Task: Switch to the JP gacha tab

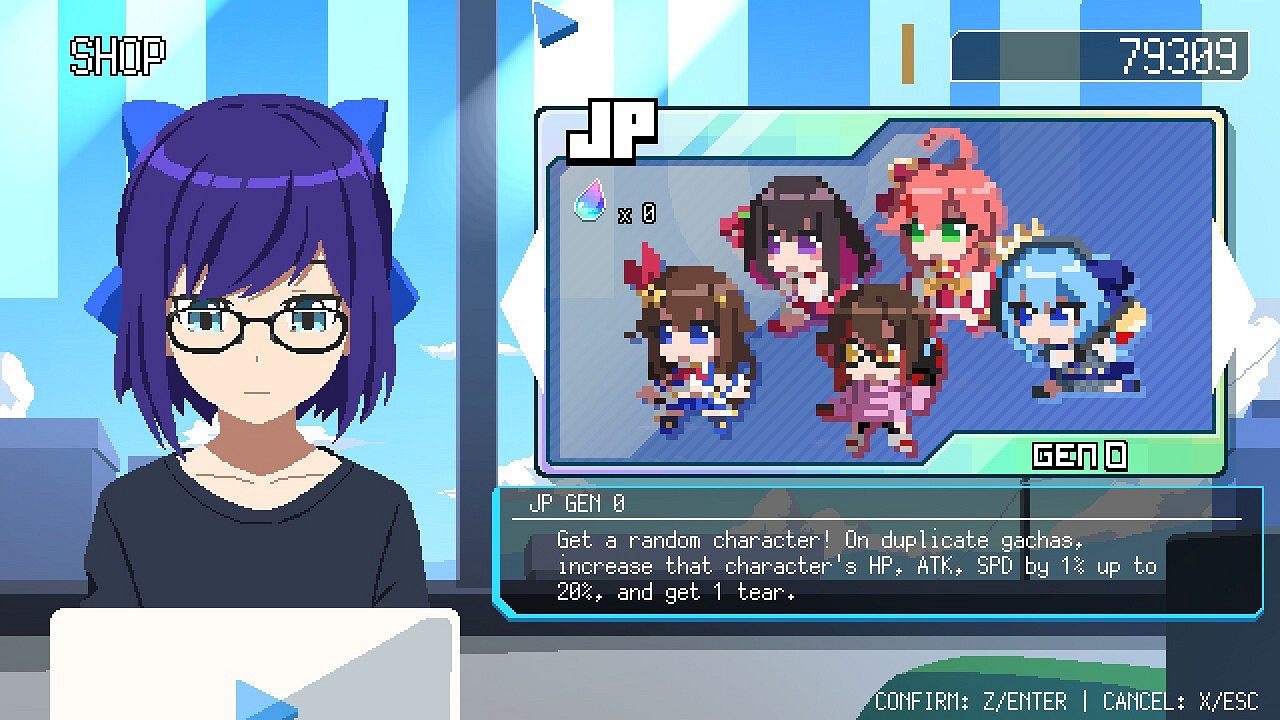Action: coord(610,130)
